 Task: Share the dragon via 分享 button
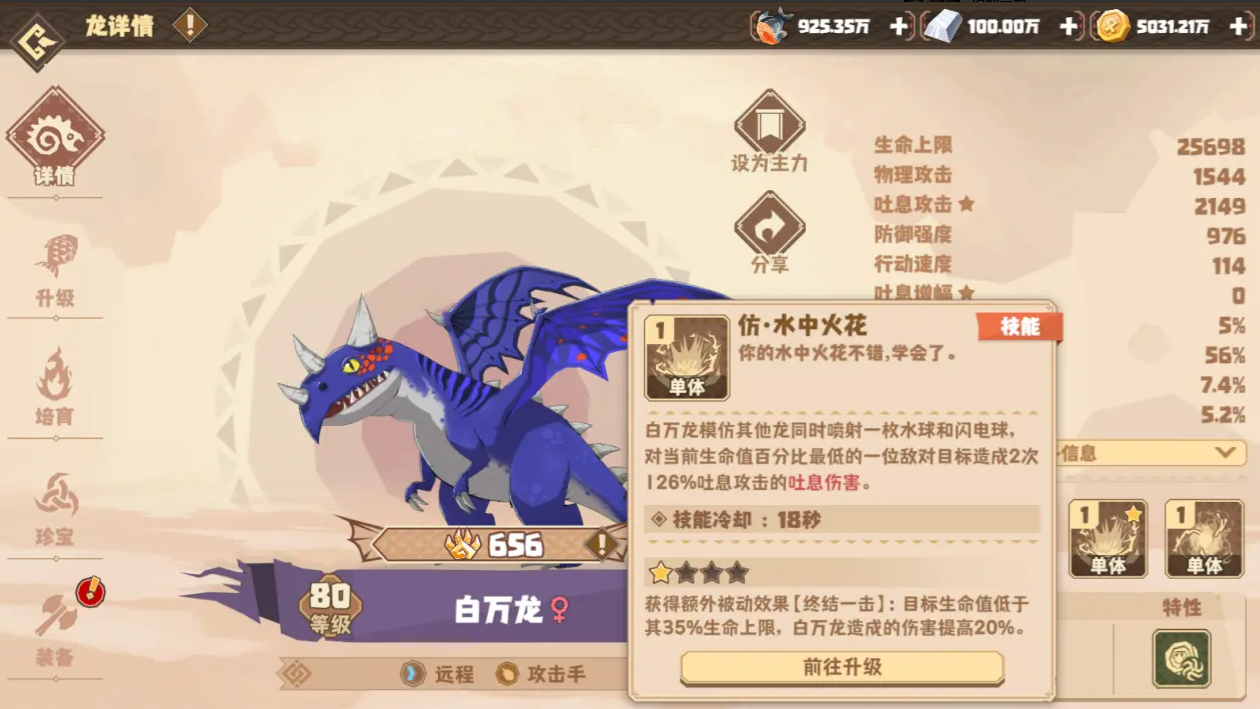tap(769, 234)
